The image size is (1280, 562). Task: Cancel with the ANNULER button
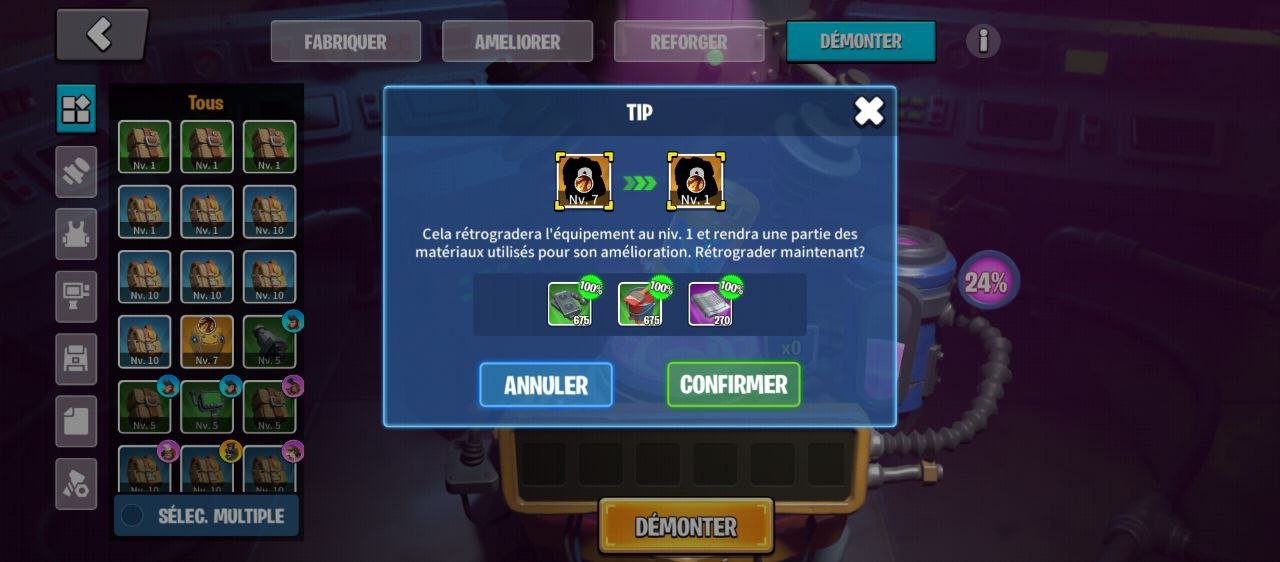[546, 385]
